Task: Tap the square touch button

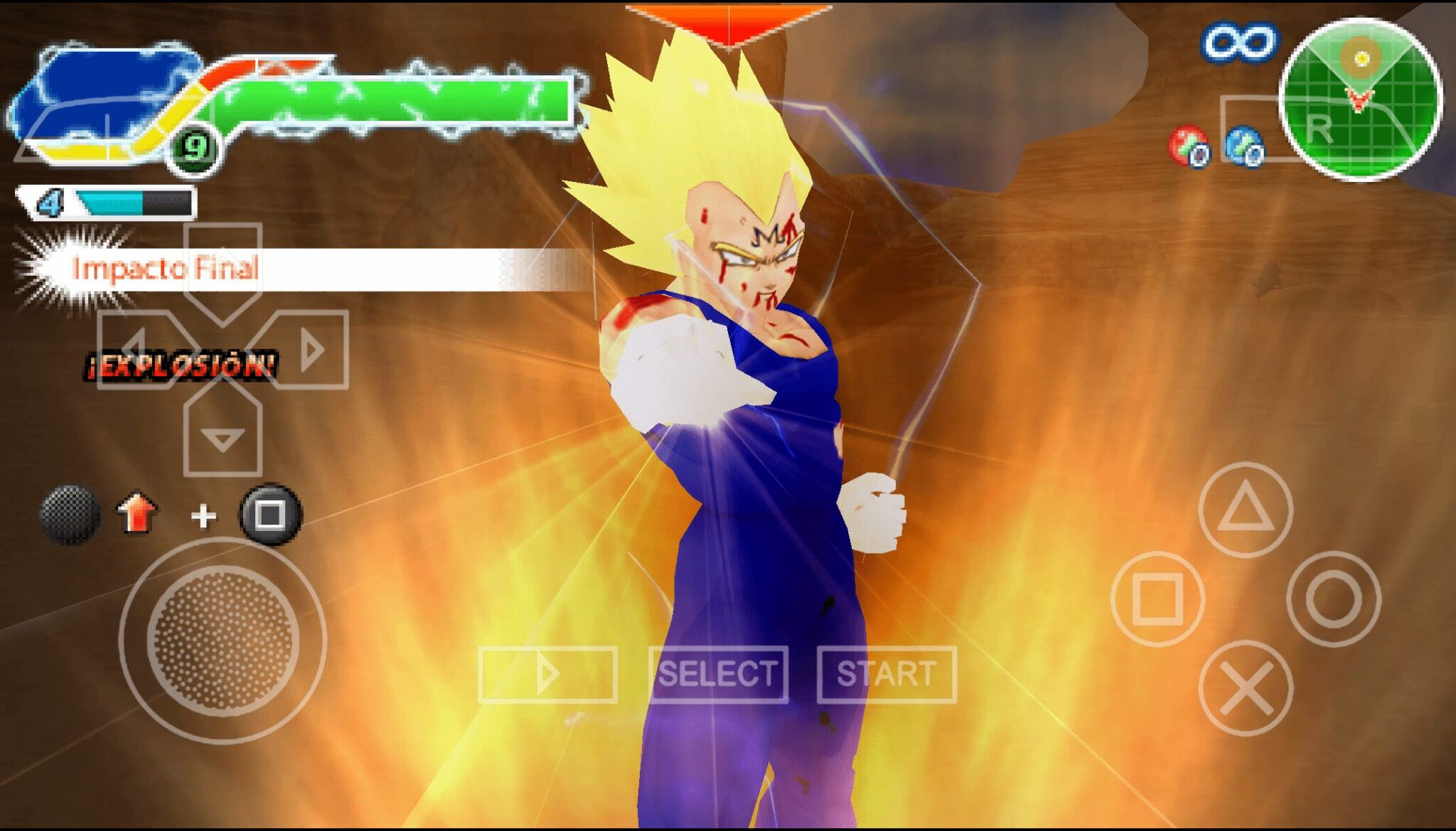Action: point(1157,599)
